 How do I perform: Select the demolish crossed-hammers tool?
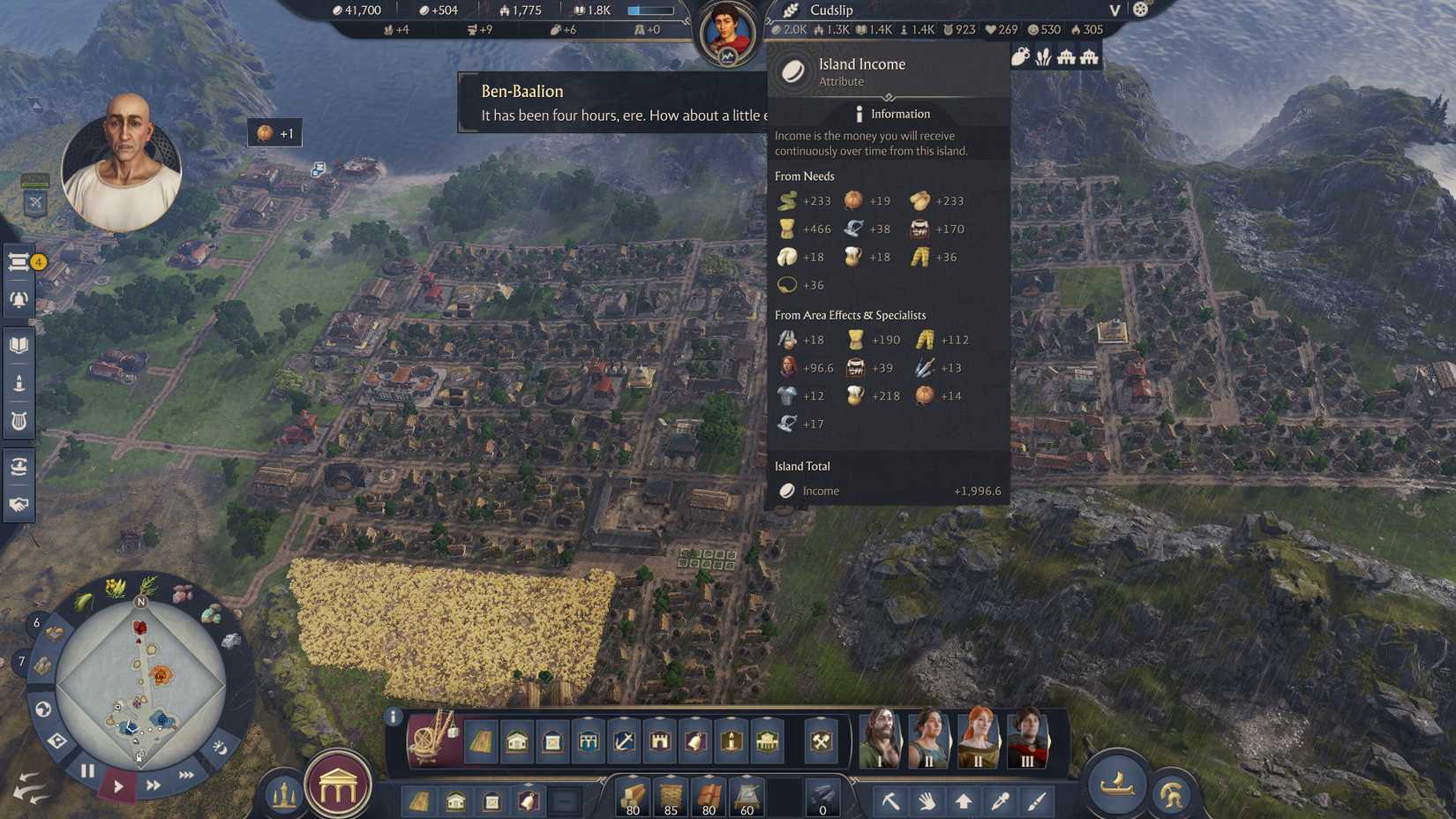click(x=823, y=742)
